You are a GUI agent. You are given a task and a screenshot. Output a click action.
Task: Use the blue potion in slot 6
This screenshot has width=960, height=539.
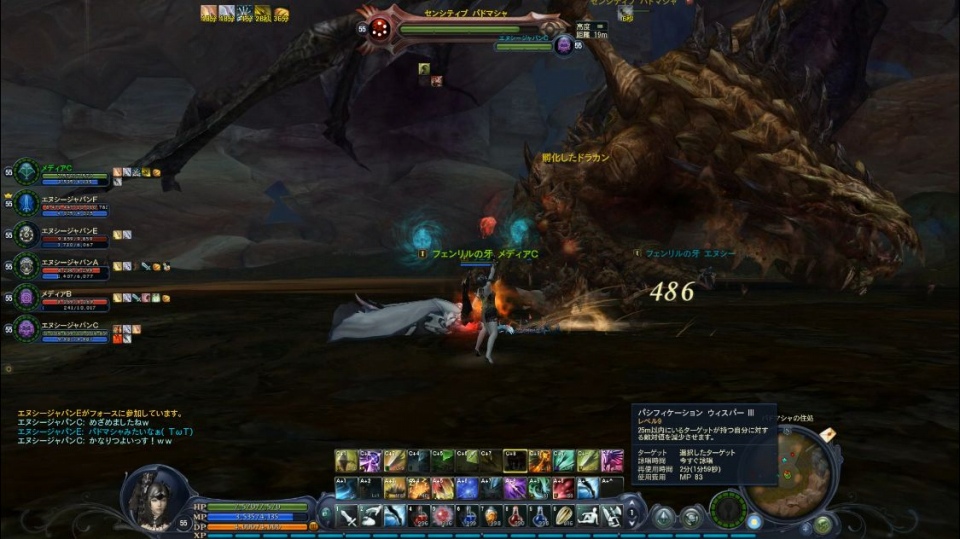click(x=468, y=516)
